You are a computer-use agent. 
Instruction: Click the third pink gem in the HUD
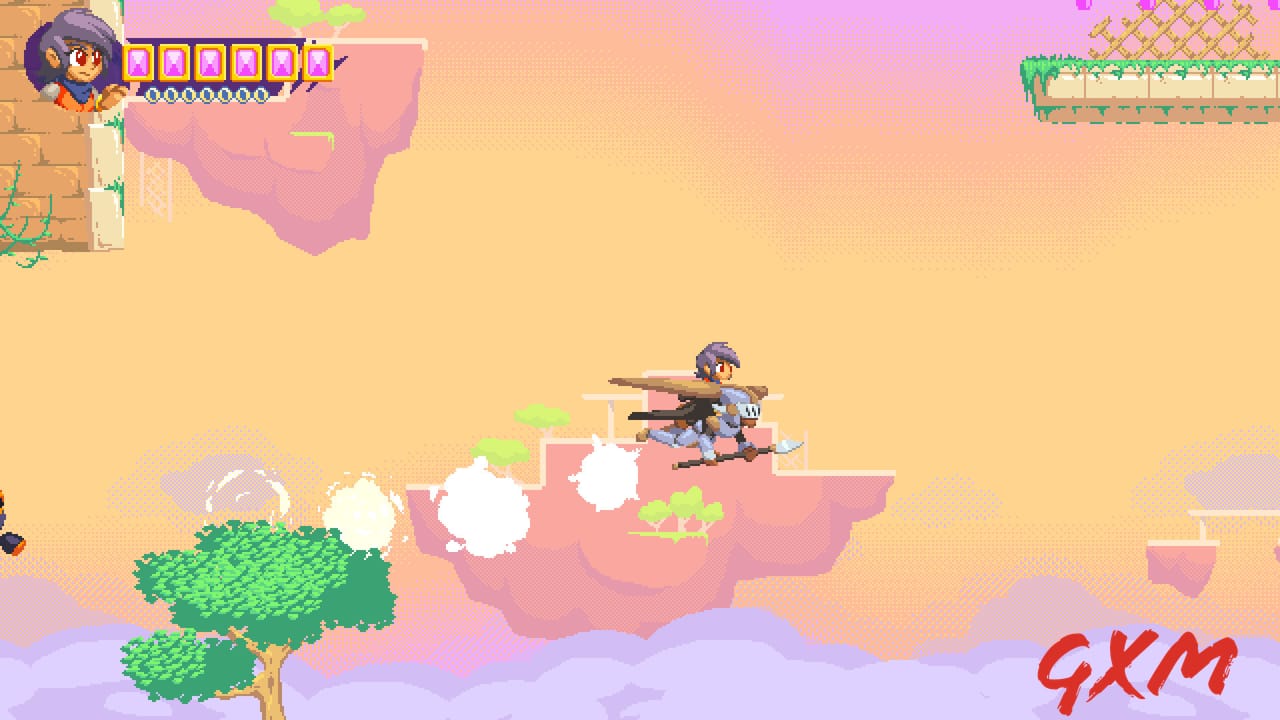point(208,62)
